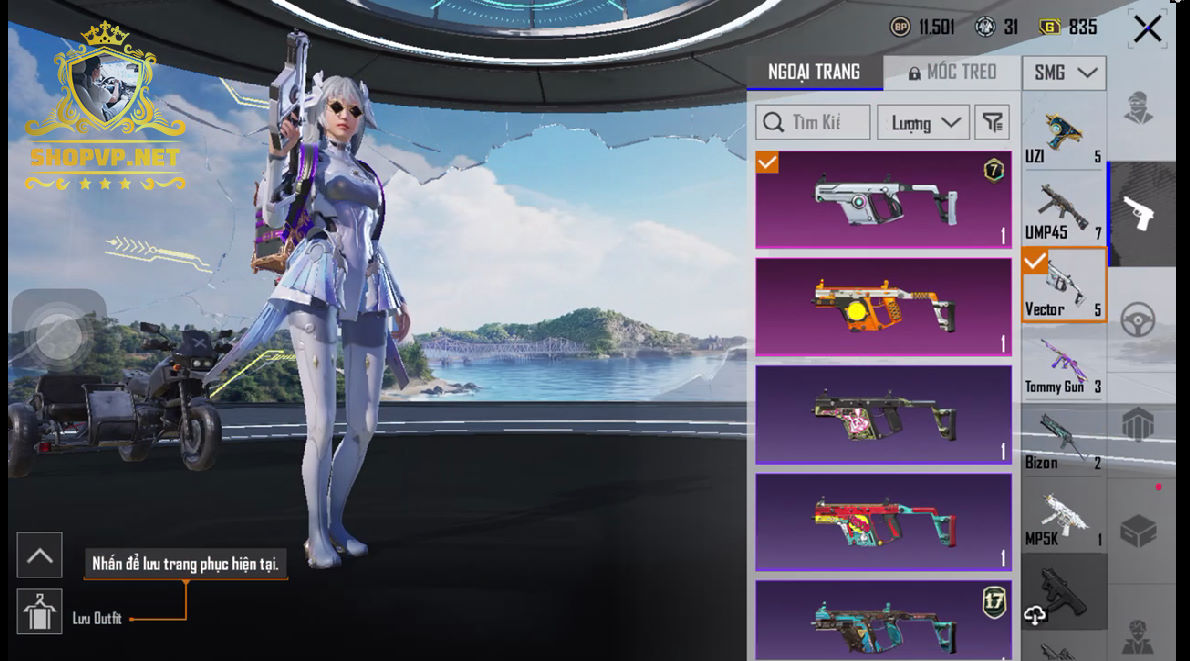1190x661 pixels.
Task: Select the white Vector skin
Action: tap(883, 199)
